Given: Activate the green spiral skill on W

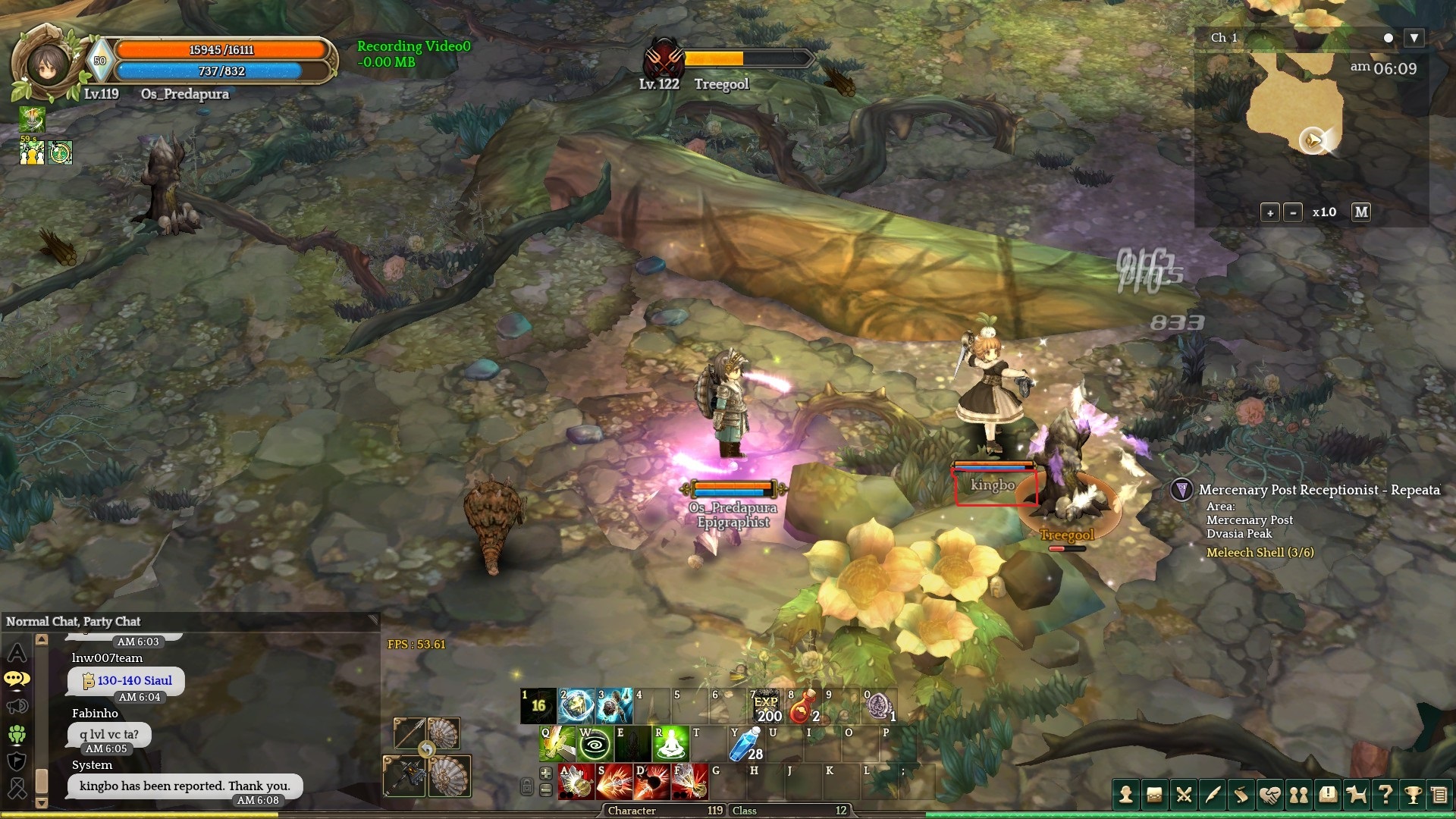Looking at the screenshot, I should point(595,744).
